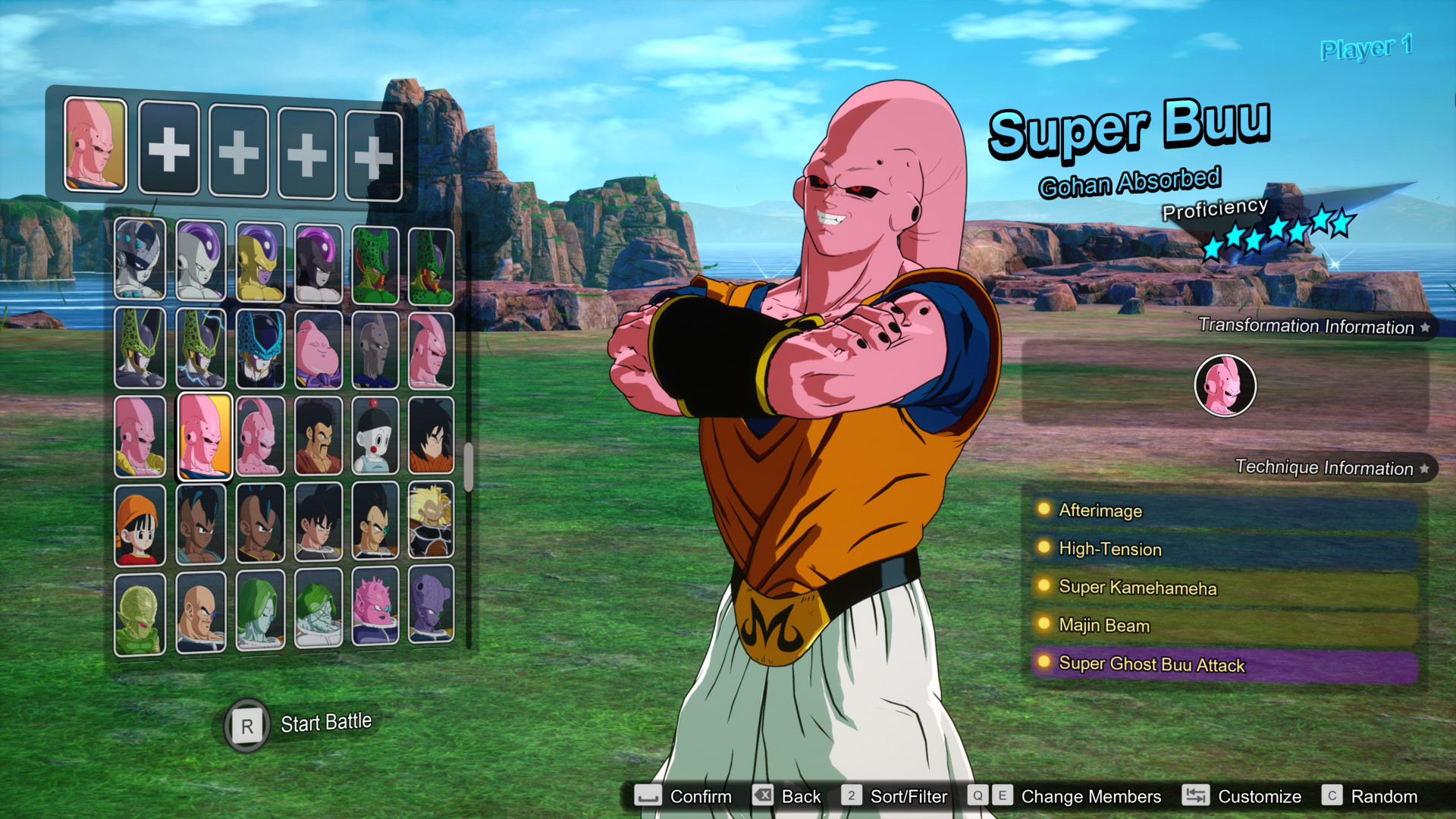Click the Q key Change Members icon
The image size is (1456, 819).
pos(977,796)
